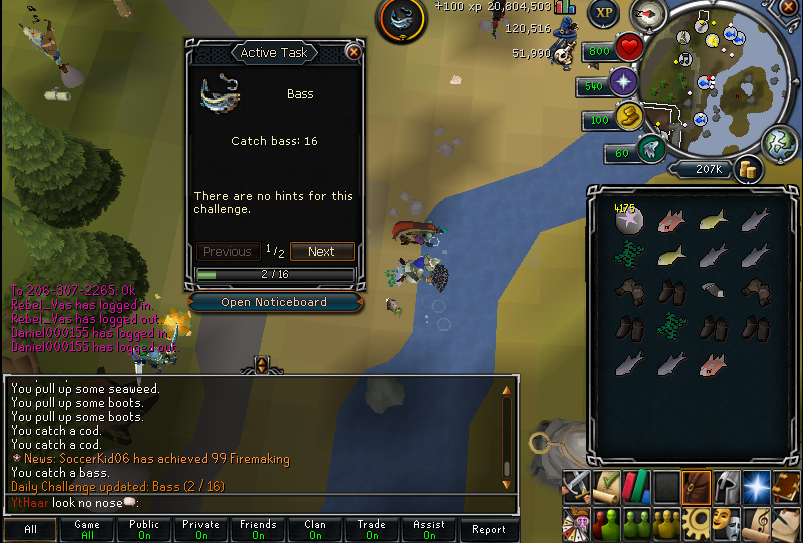
Task: Click the prayer points star orb
Action: point(626,82)
